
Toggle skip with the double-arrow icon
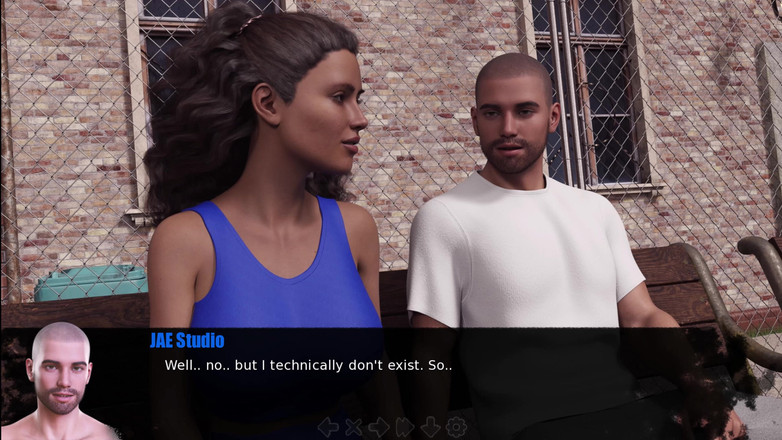405,427
